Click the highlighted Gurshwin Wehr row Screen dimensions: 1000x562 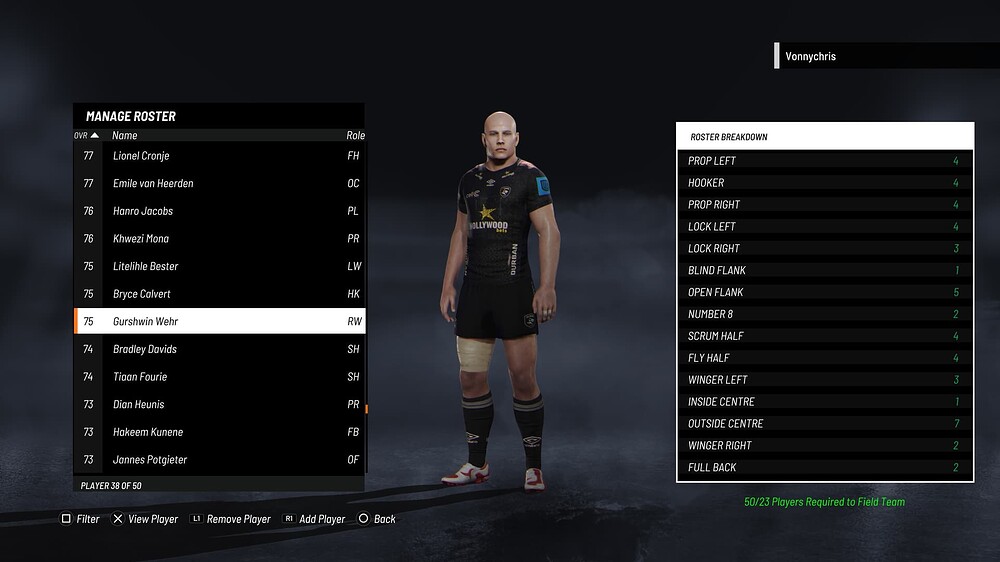[218, 322]
